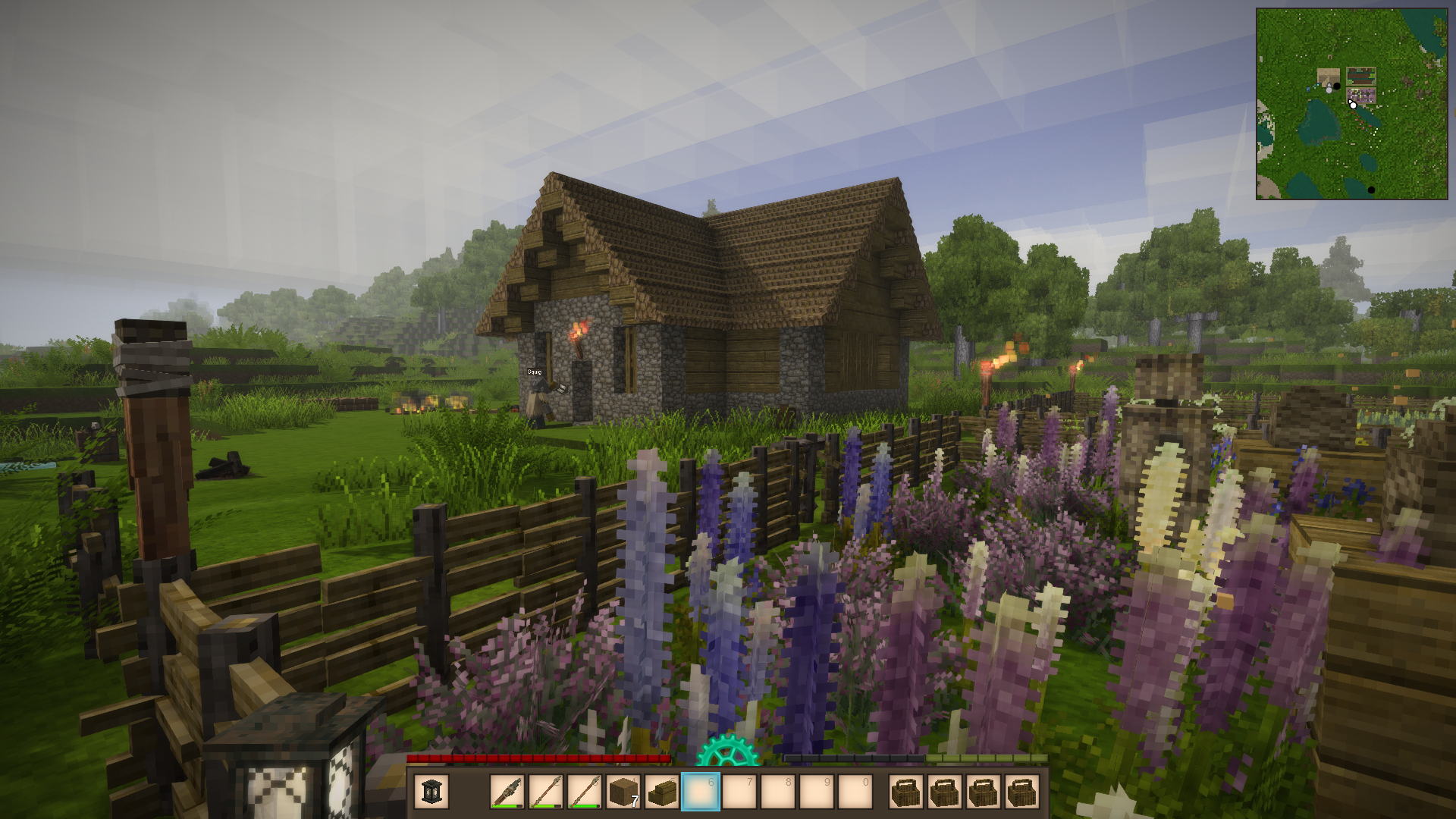1456x819 pixels.
Task: Choose the spear in hotbar slot 2
Action: tap(546, 792)
